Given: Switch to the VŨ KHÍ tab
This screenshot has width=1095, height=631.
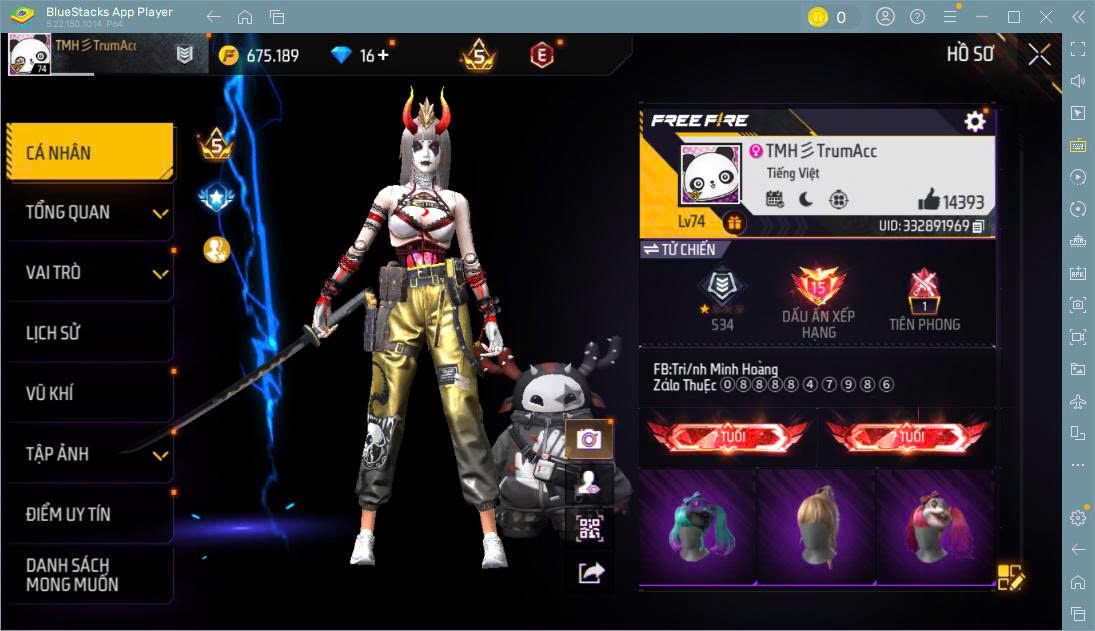Looking at the screenshot, I should (90, 393).
